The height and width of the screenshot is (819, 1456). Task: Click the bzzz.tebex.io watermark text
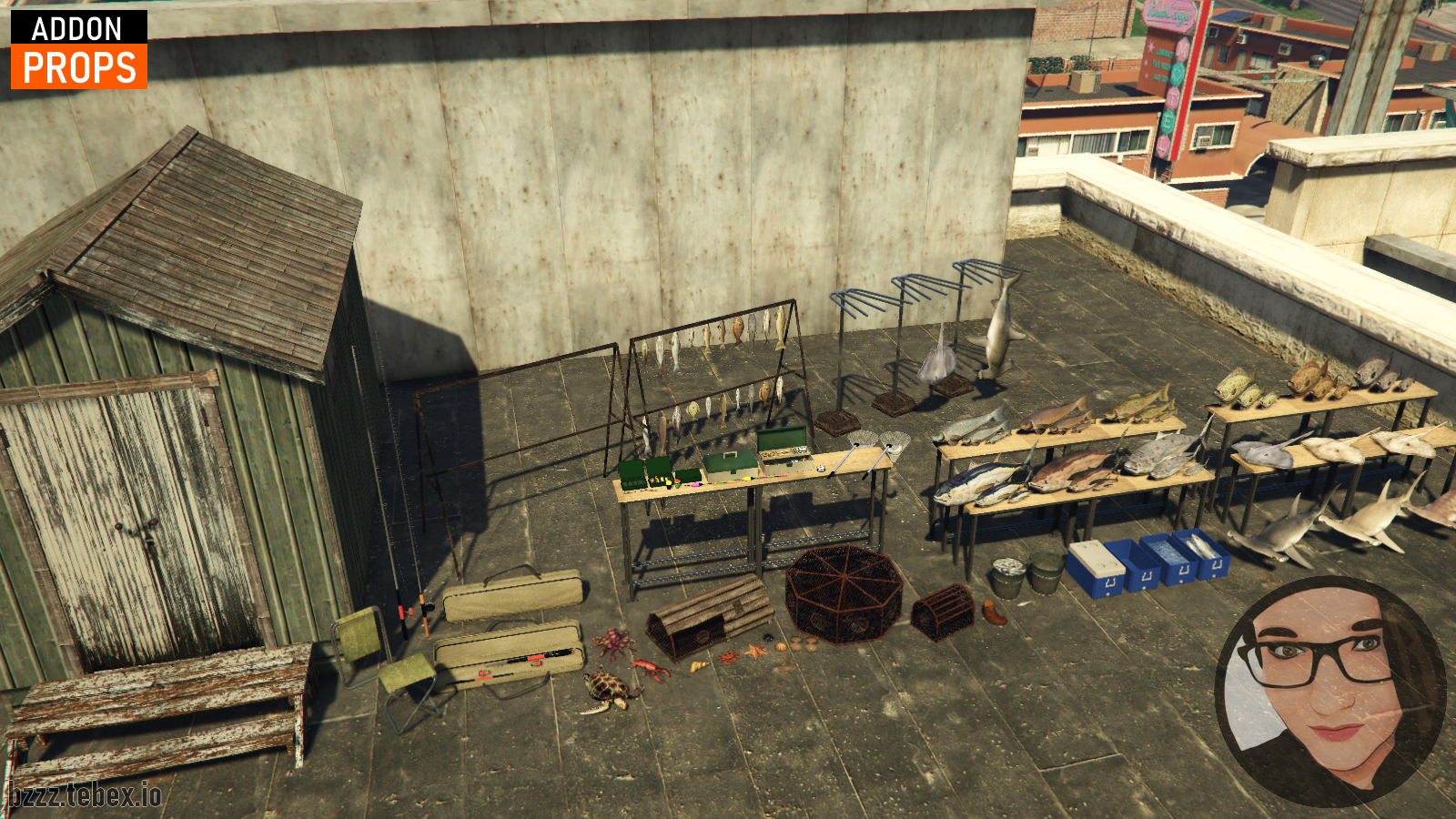(85, 794)
